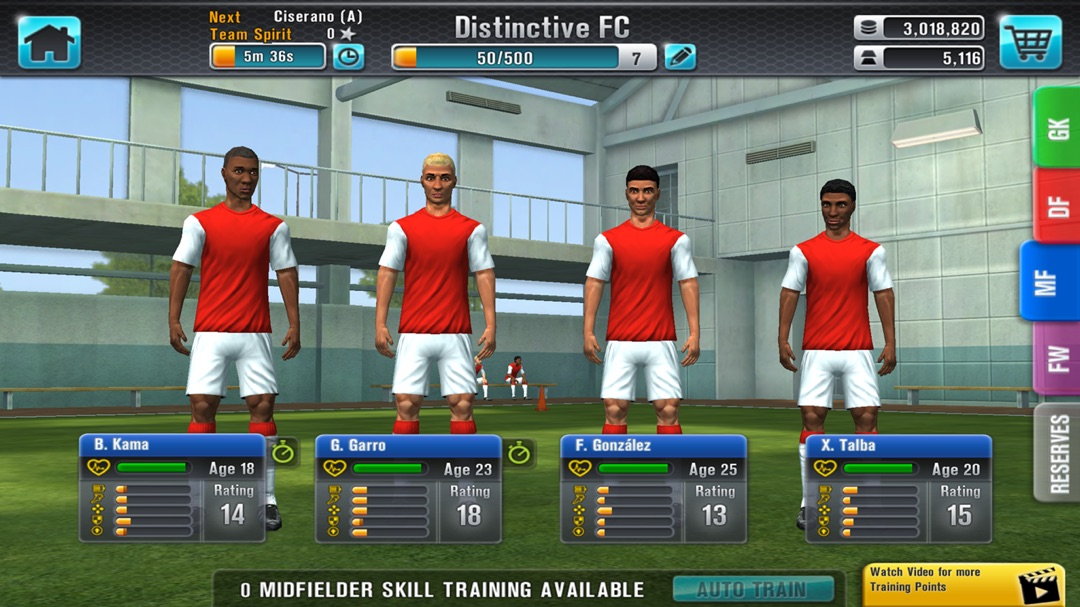Tap the stopwatch icon beside B. Kama

(x=284, y=452)
